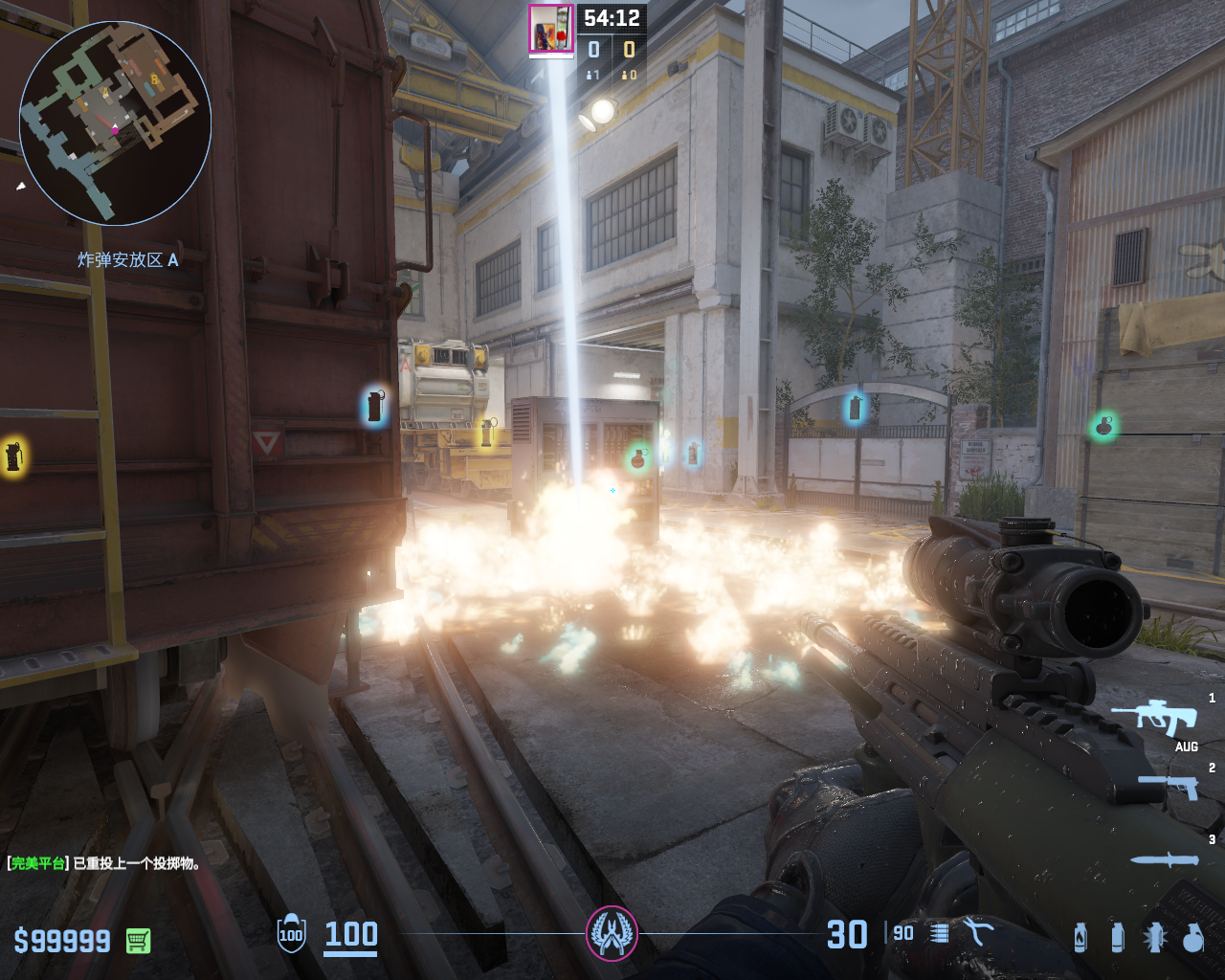The width and height of the screenshot is (1225, 980).
Task: Select the smoke grenade icon
Action: click(x=1117, y=938)
